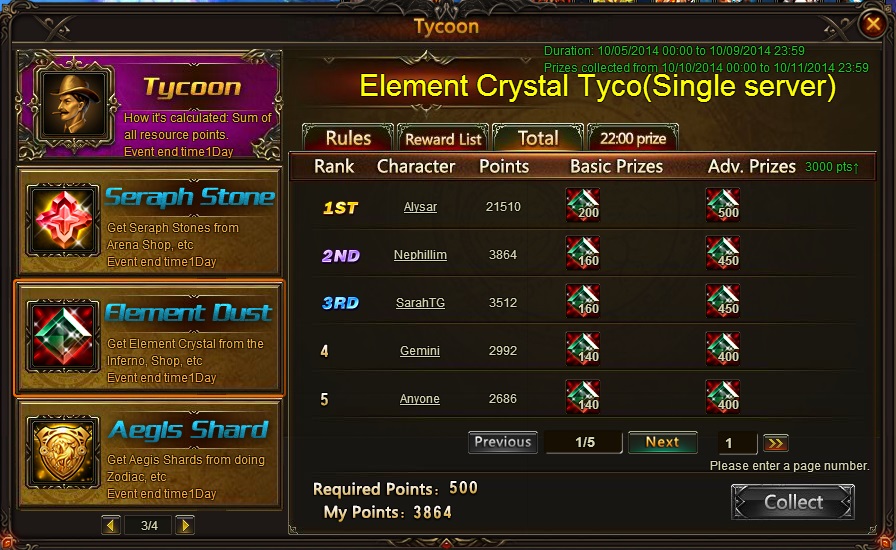The image size is (896, 550).
Task: View Gemini's character profile
Action: [420, 351]
